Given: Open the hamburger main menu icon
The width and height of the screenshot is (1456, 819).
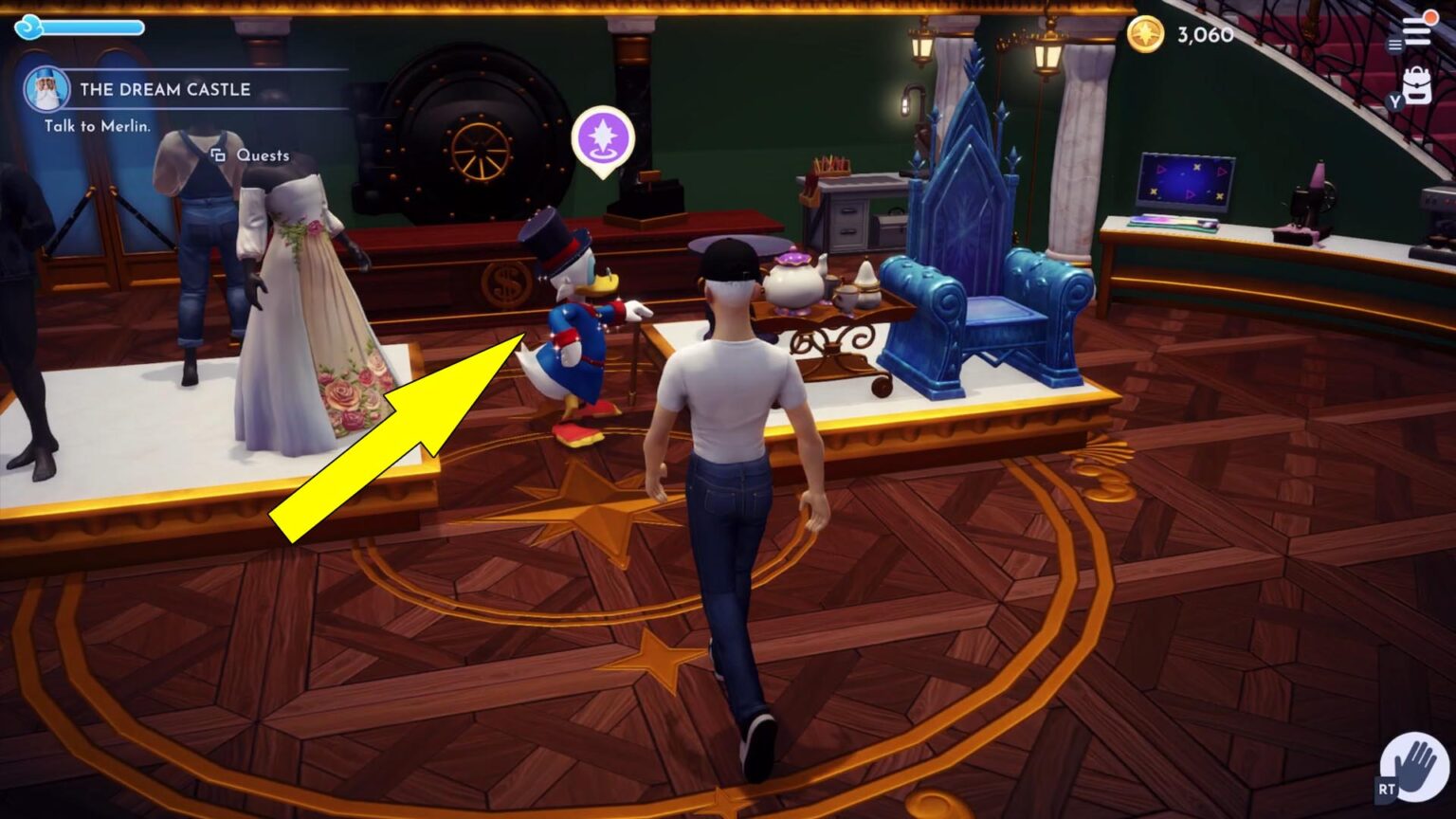Looking at the screenshot, I should (1416, 33).
